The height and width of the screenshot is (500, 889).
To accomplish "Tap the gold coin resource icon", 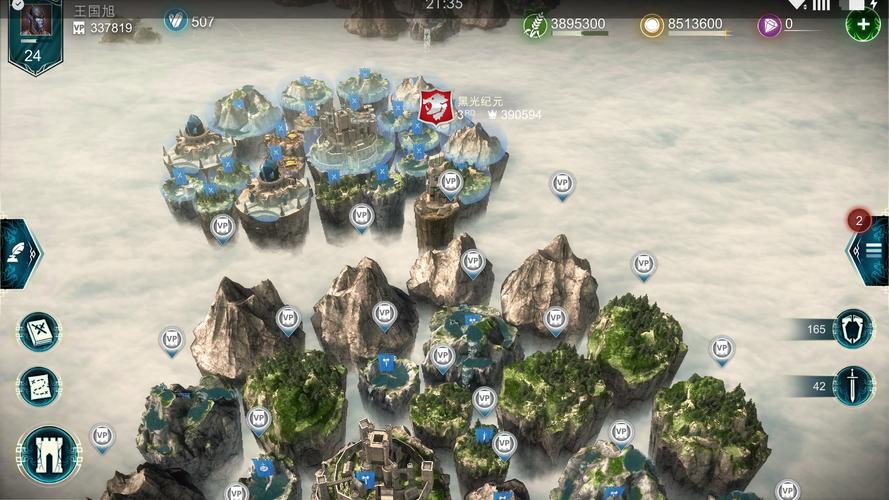I will [652, 25].
